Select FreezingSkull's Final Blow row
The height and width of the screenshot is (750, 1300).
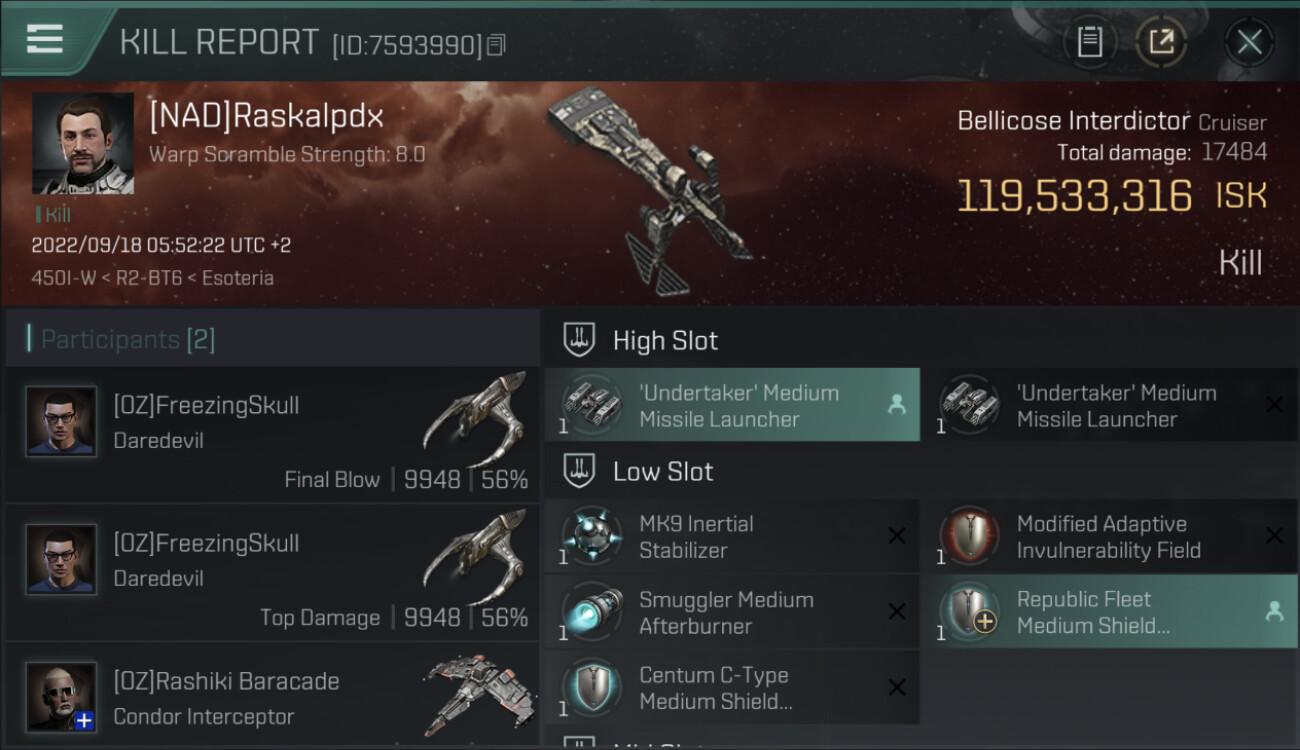click(x=272, y=435)
